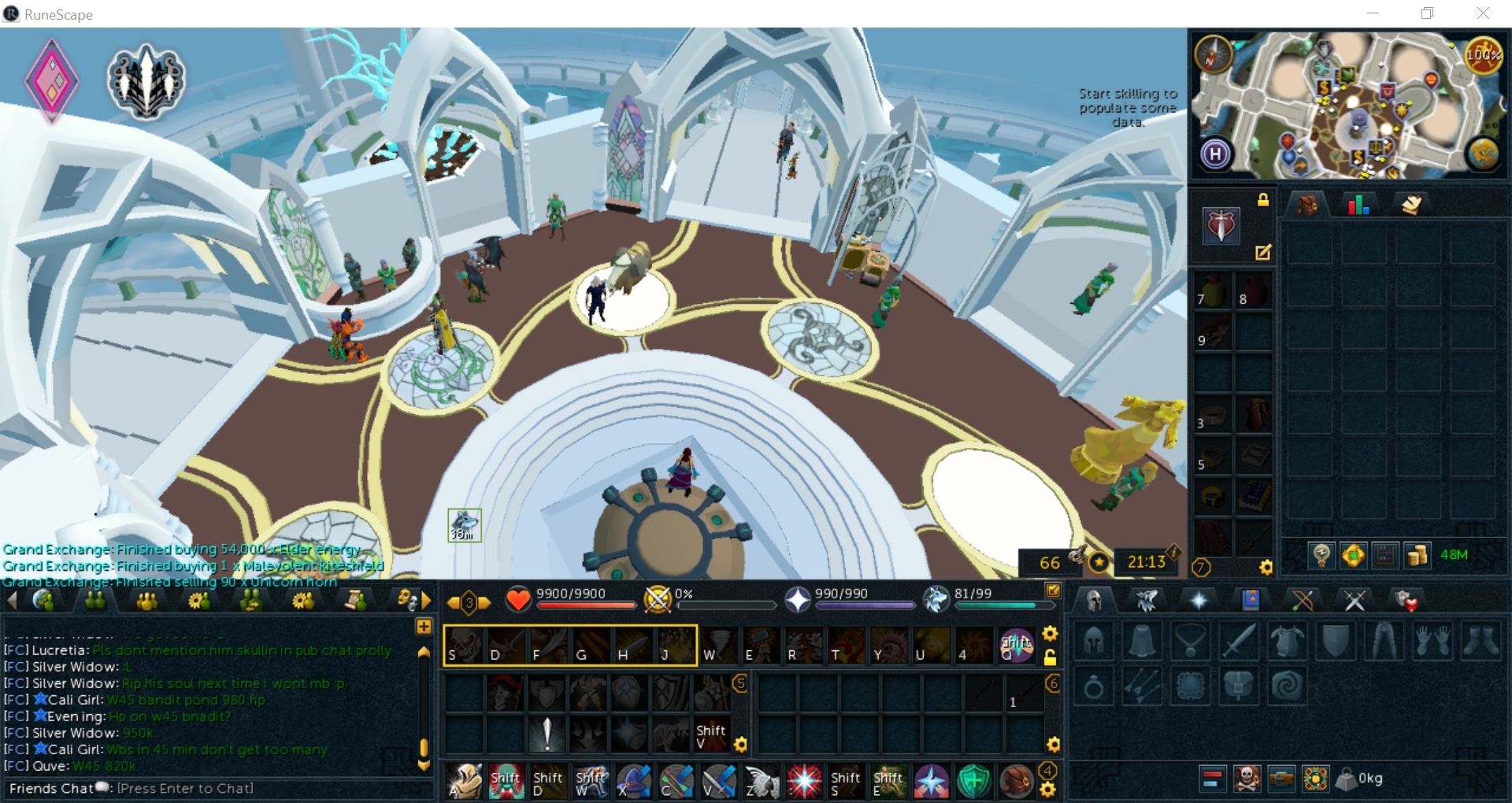Open the Magic spellbook abilities tab
This screenshot has width=1512, height=803.
pos(1251,601)
